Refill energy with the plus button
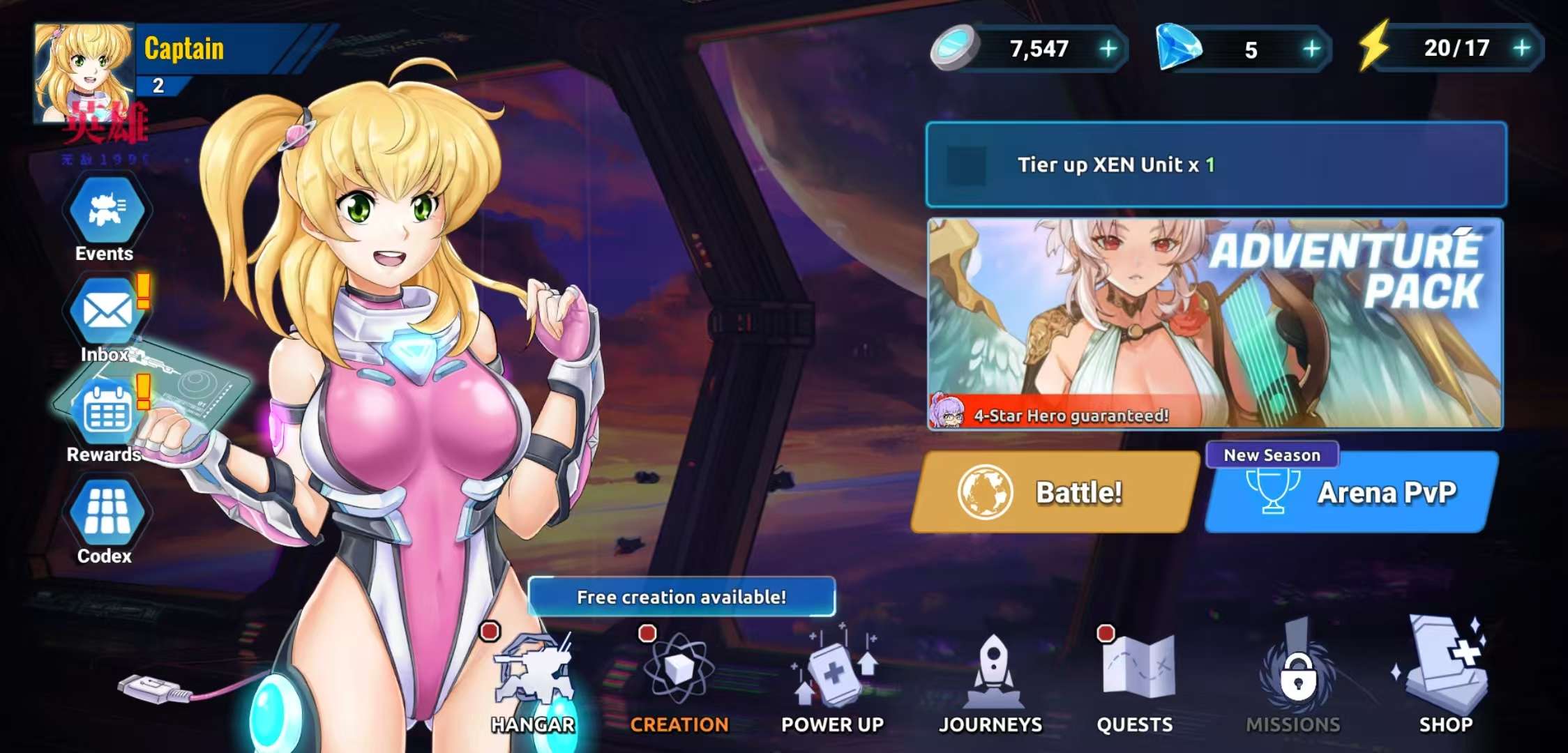The width and height of the screenshot is (1568, 753). [x=1521, y=48]
